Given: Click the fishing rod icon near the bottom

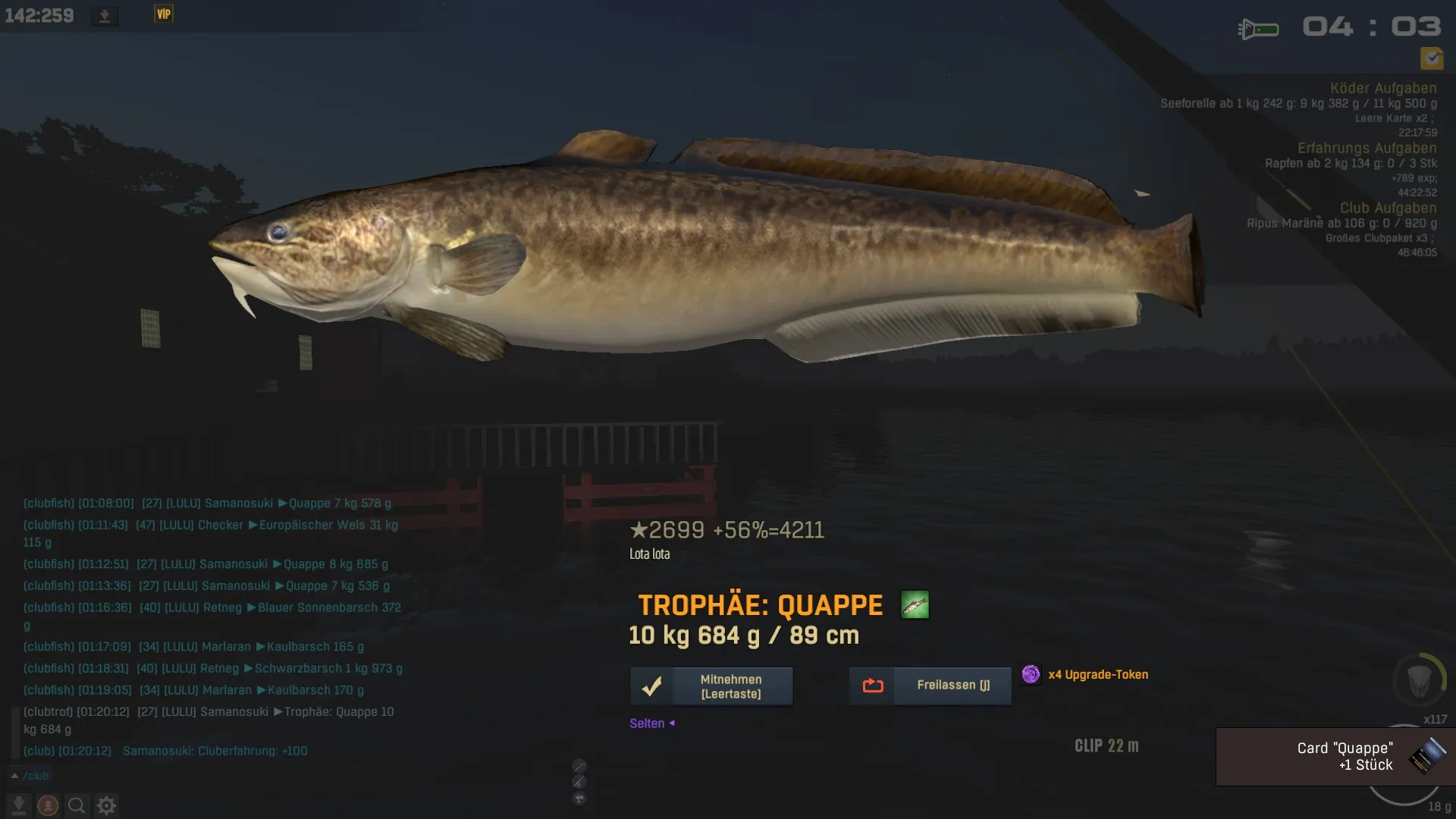Looking at the screenshot, I should pos(579,782).
